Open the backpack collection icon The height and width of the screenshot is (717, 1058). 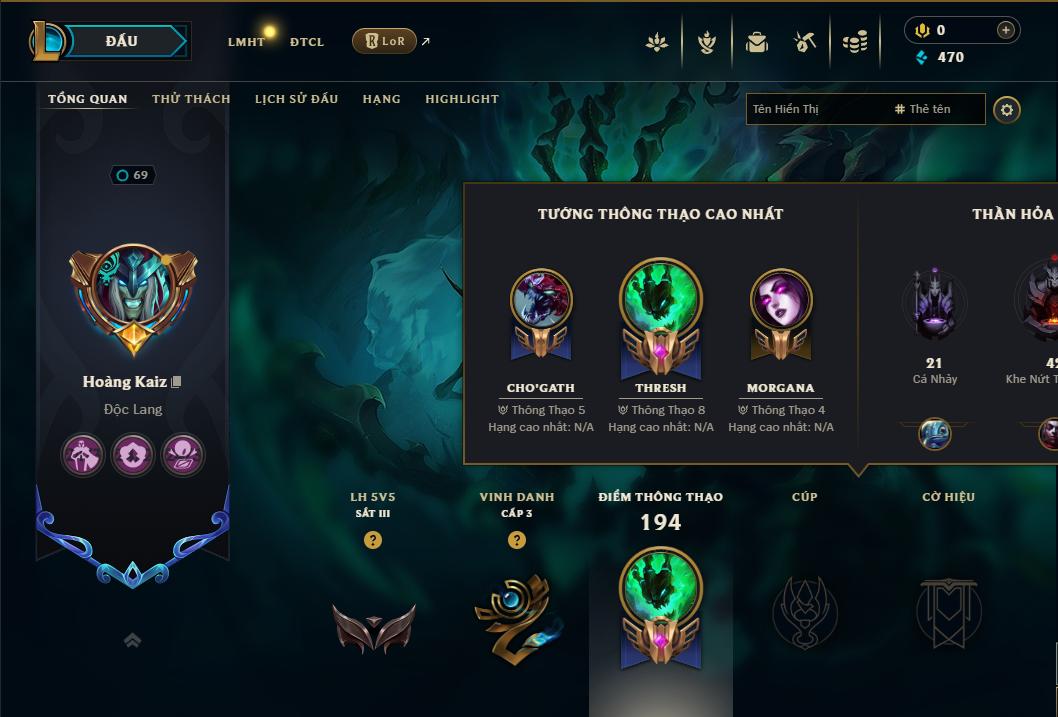(x=757, y=42)
